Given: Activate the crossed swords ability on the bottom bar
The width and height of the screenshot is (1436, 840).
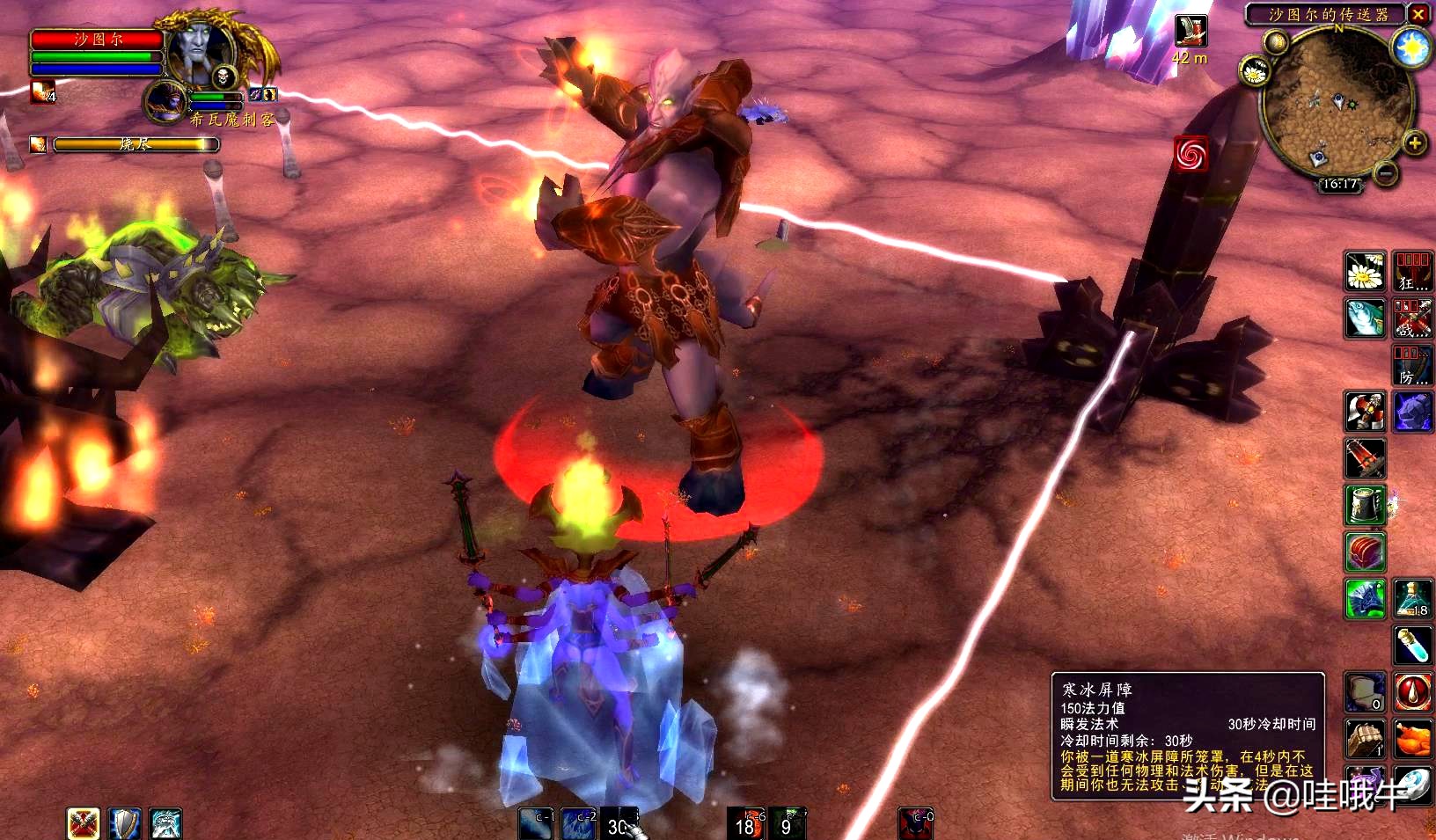Looking at the screenshot, I should point(84,823).
